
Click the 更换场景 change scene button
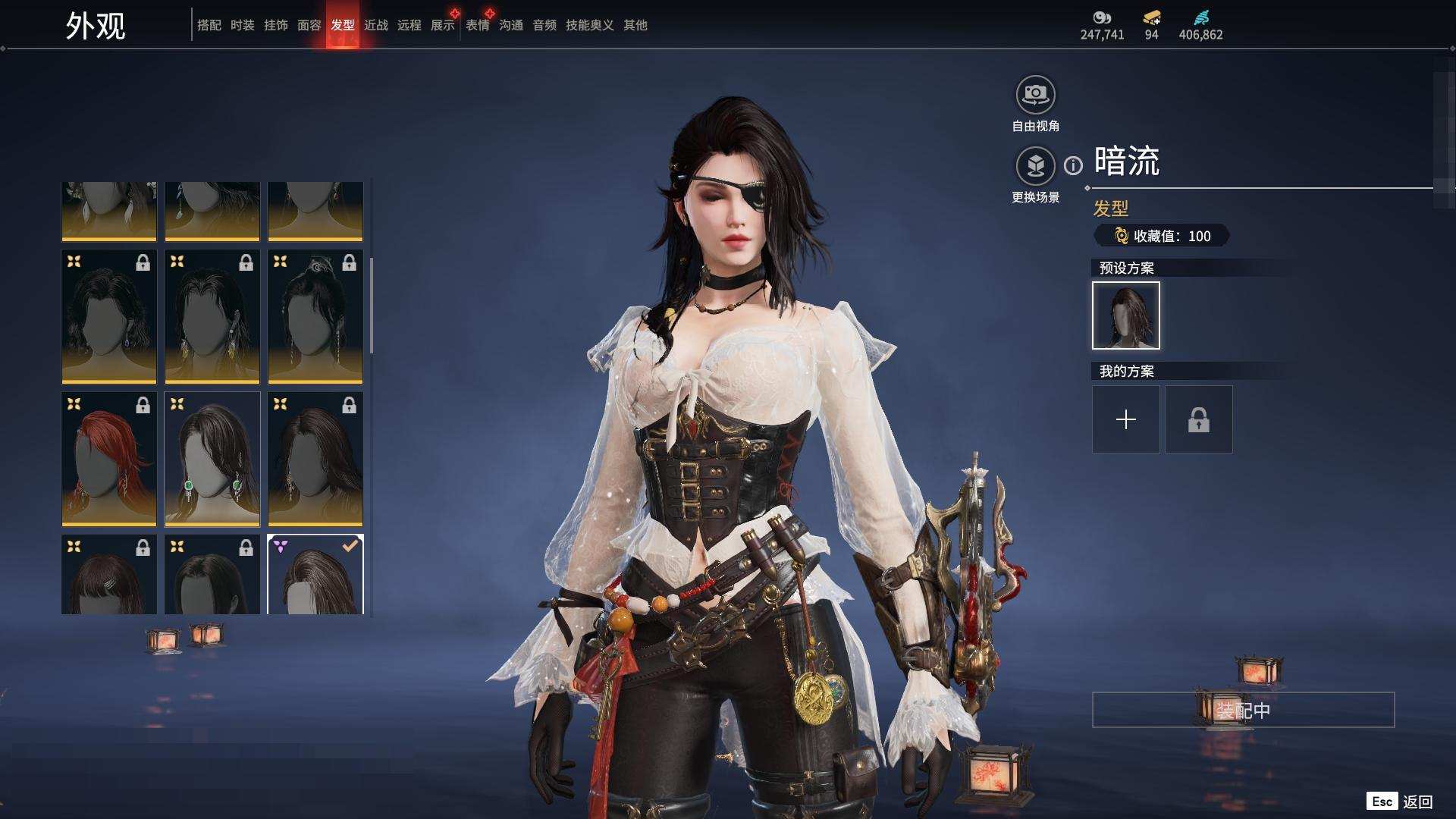coord(1035,166)
